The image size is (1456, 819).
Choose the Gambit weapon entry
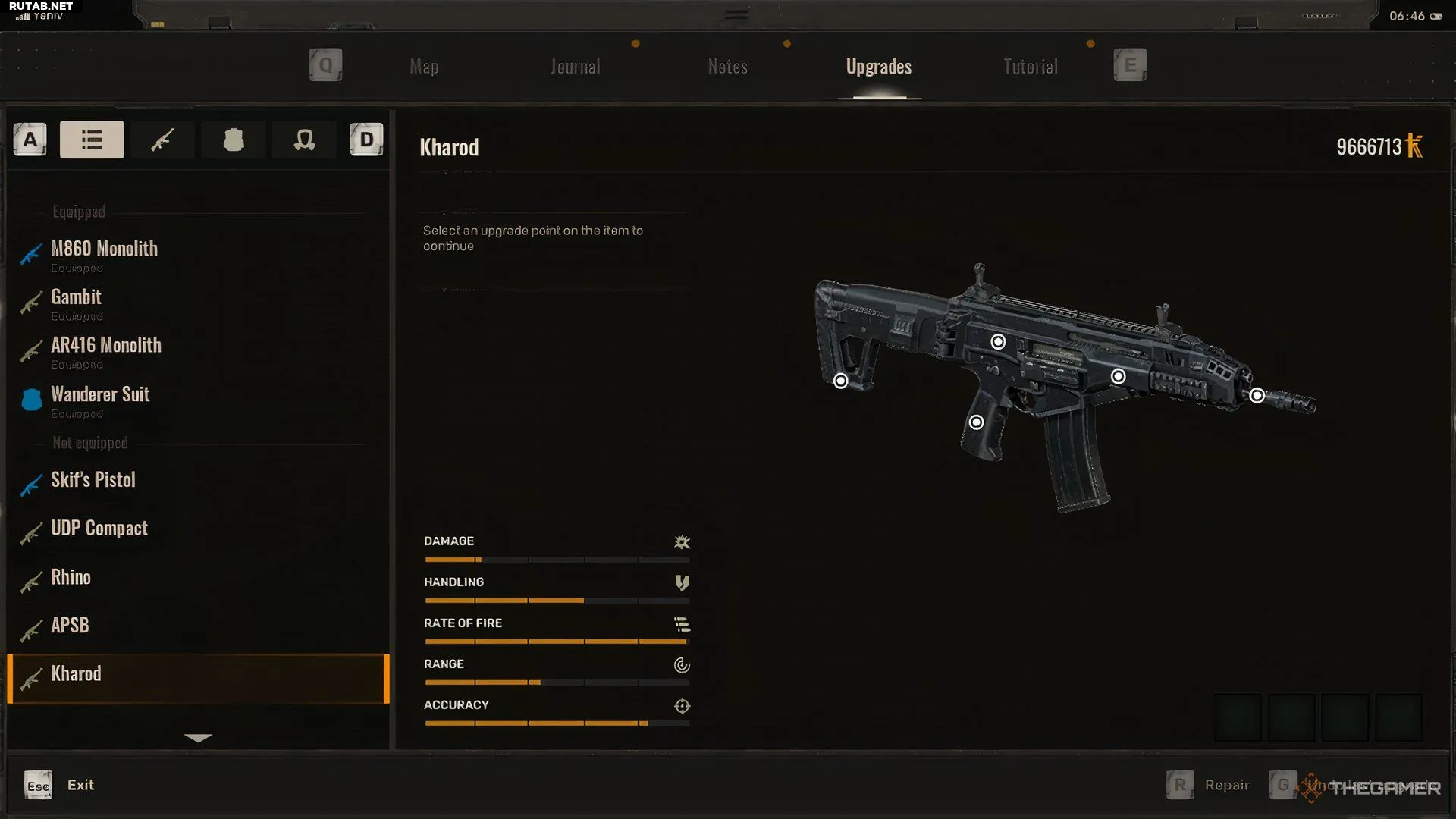pyautogui.click(x=76, y=297)
